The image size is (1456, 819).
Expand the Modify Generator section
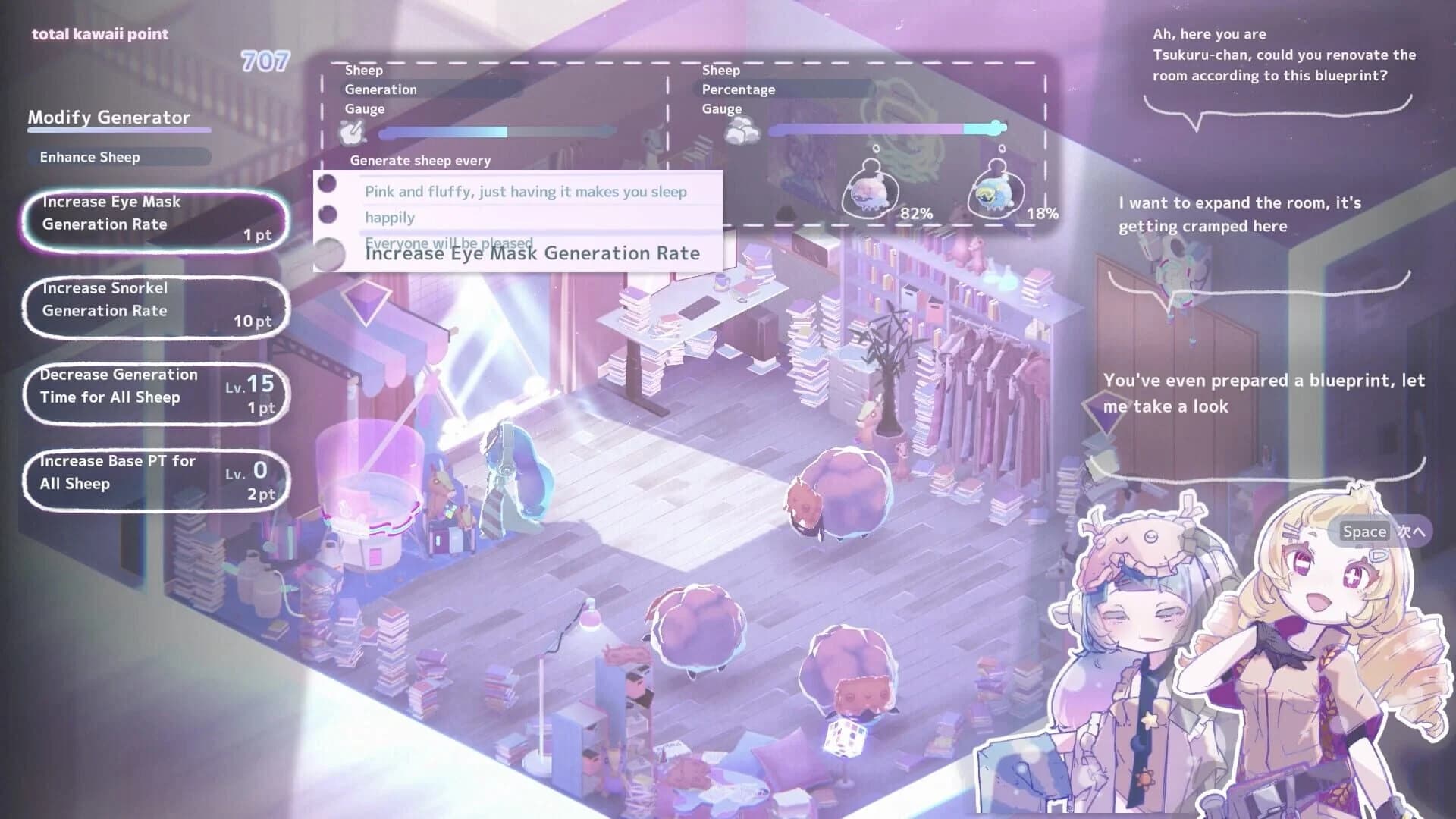108,118
